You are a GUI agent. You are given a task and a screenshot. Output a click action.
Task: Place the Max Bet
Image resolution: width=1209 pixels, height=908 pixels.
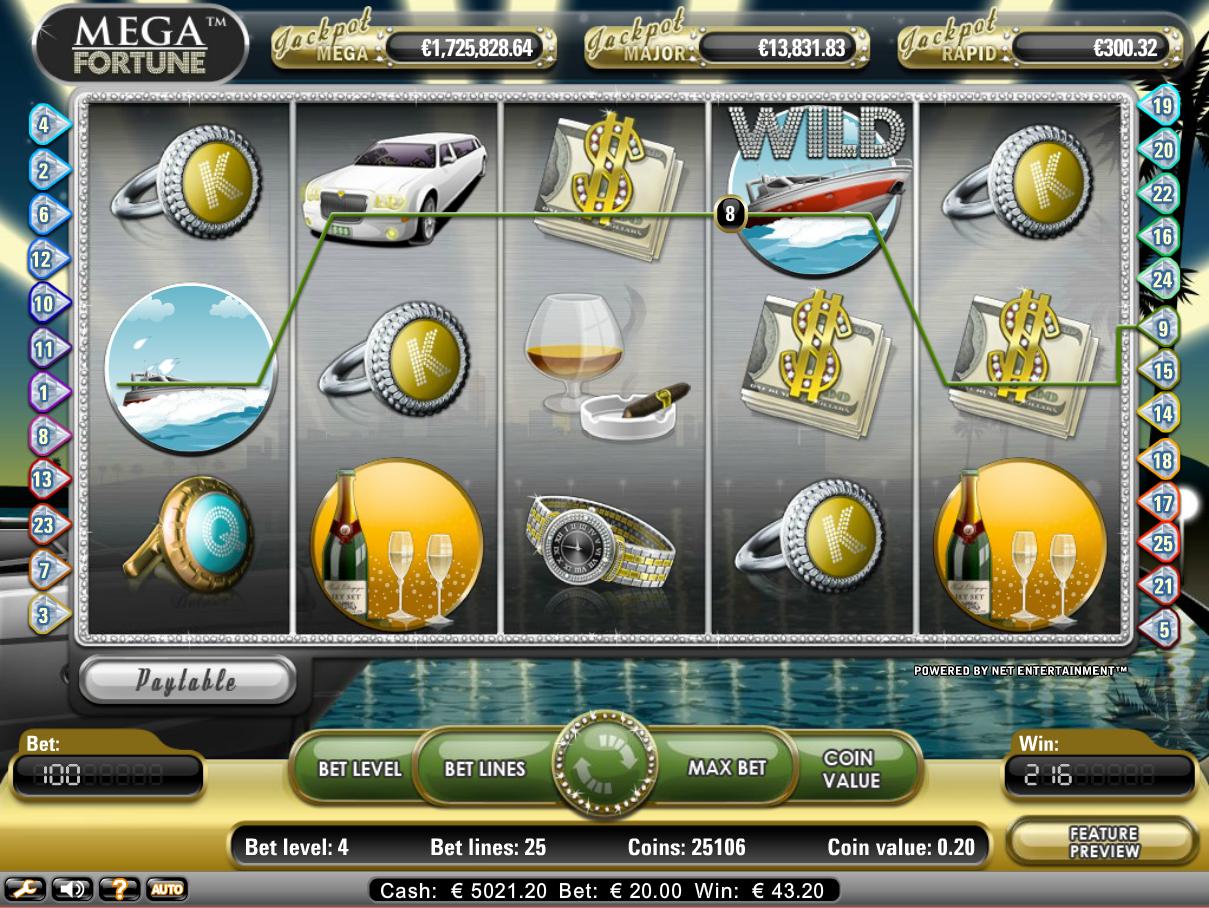pyautogui.click(x=727, y=768)
